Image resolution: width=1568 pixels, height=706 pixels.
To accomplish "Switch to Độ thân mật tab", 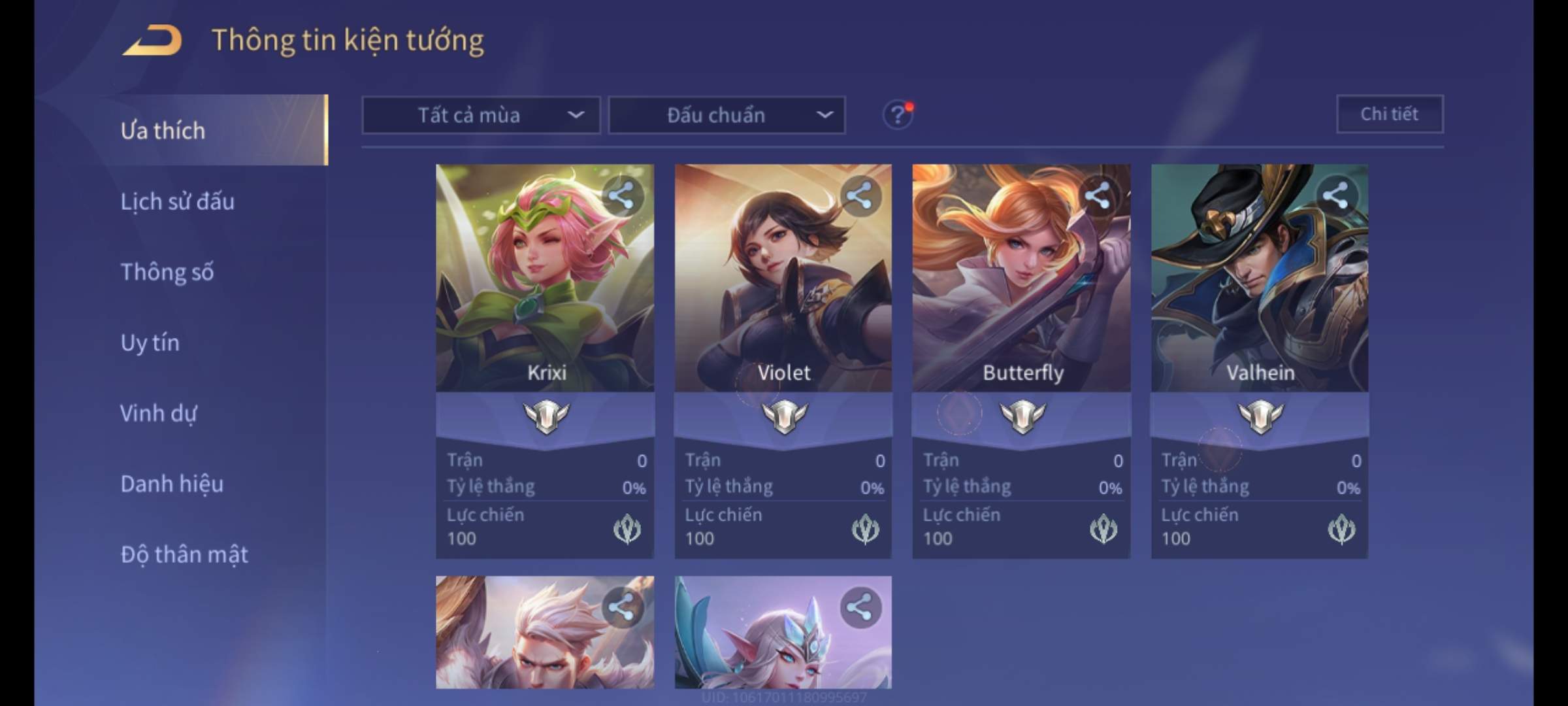I will pos(184,554).
